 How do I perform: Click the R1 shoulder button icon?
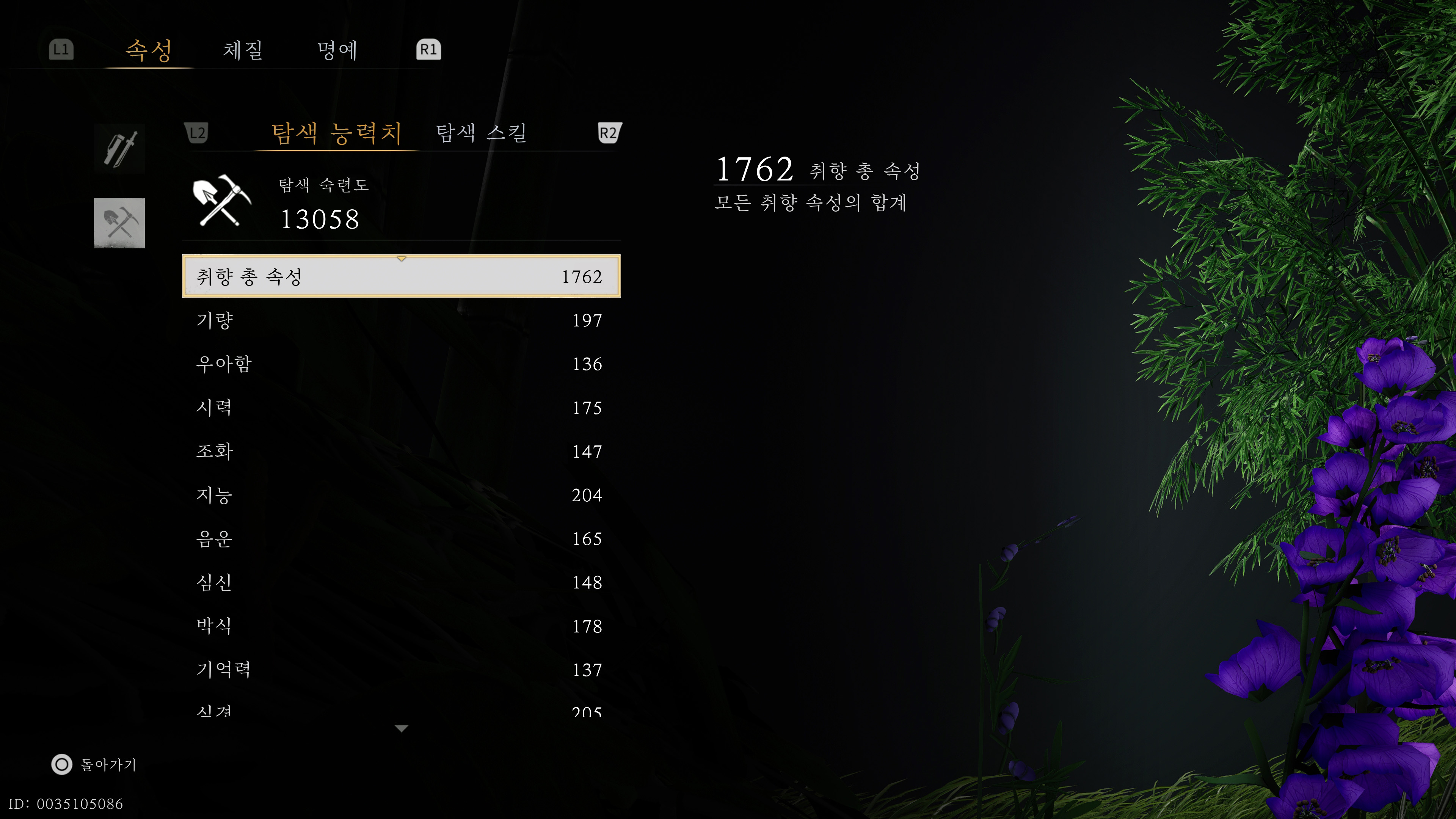(x=428, y=50)
